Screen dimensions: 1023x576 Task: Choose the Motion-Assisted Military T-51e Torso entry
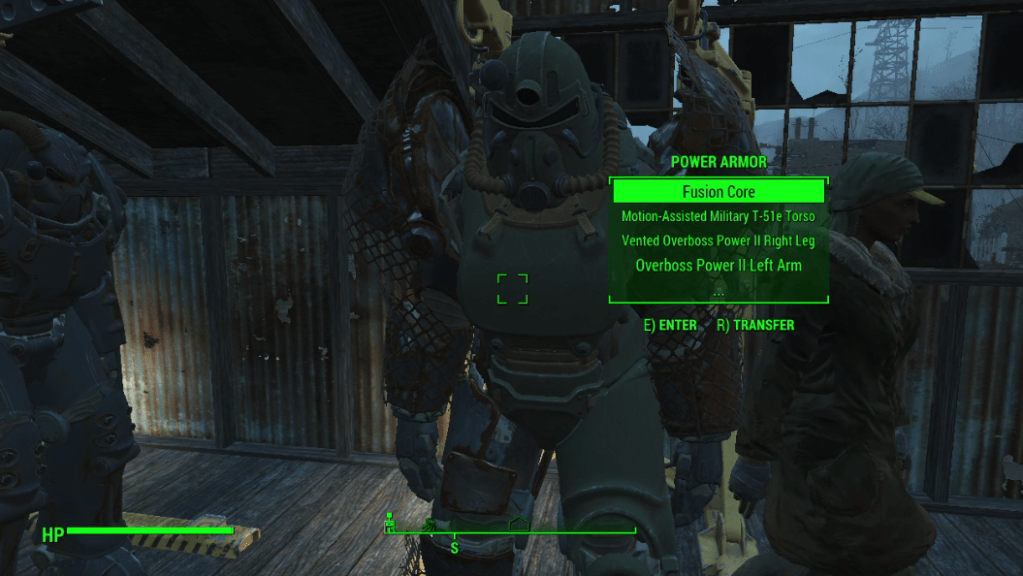(718, 216)
